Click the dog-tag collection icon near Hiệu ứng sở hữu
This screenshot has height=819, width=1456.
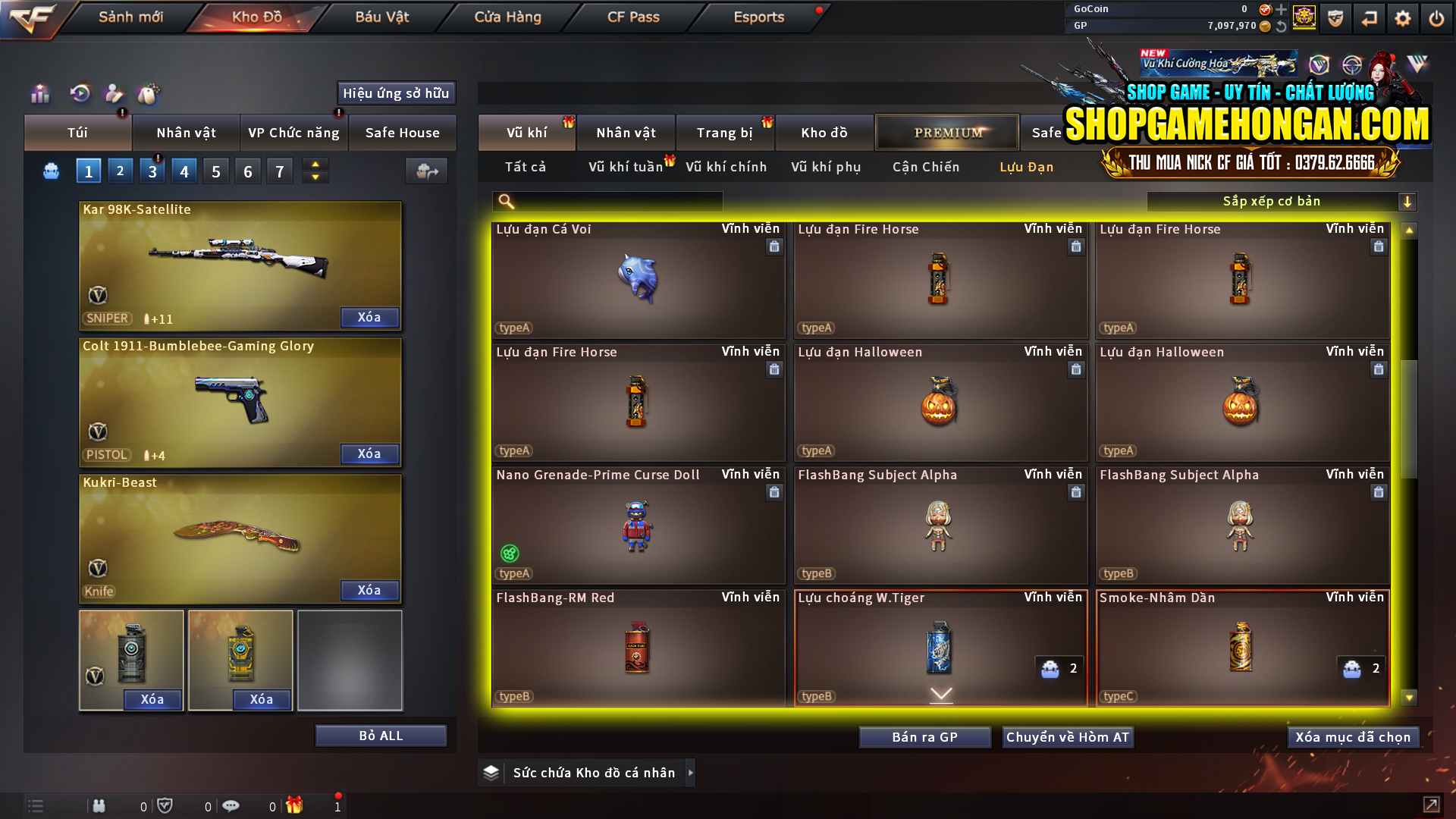click(x=149, y=94)
